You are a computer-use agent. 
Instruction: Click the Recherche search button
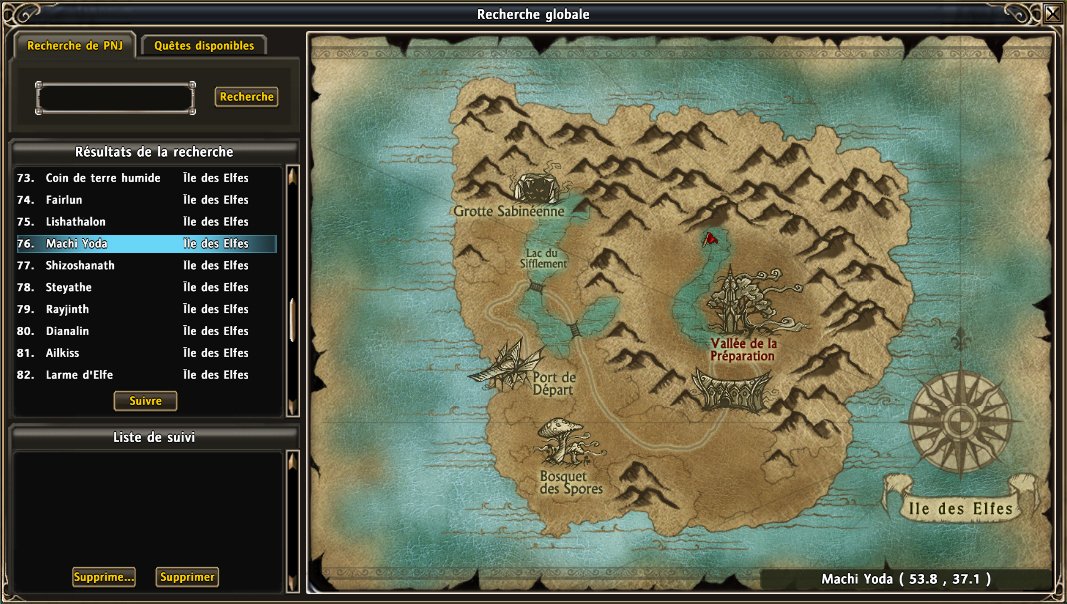246,97
